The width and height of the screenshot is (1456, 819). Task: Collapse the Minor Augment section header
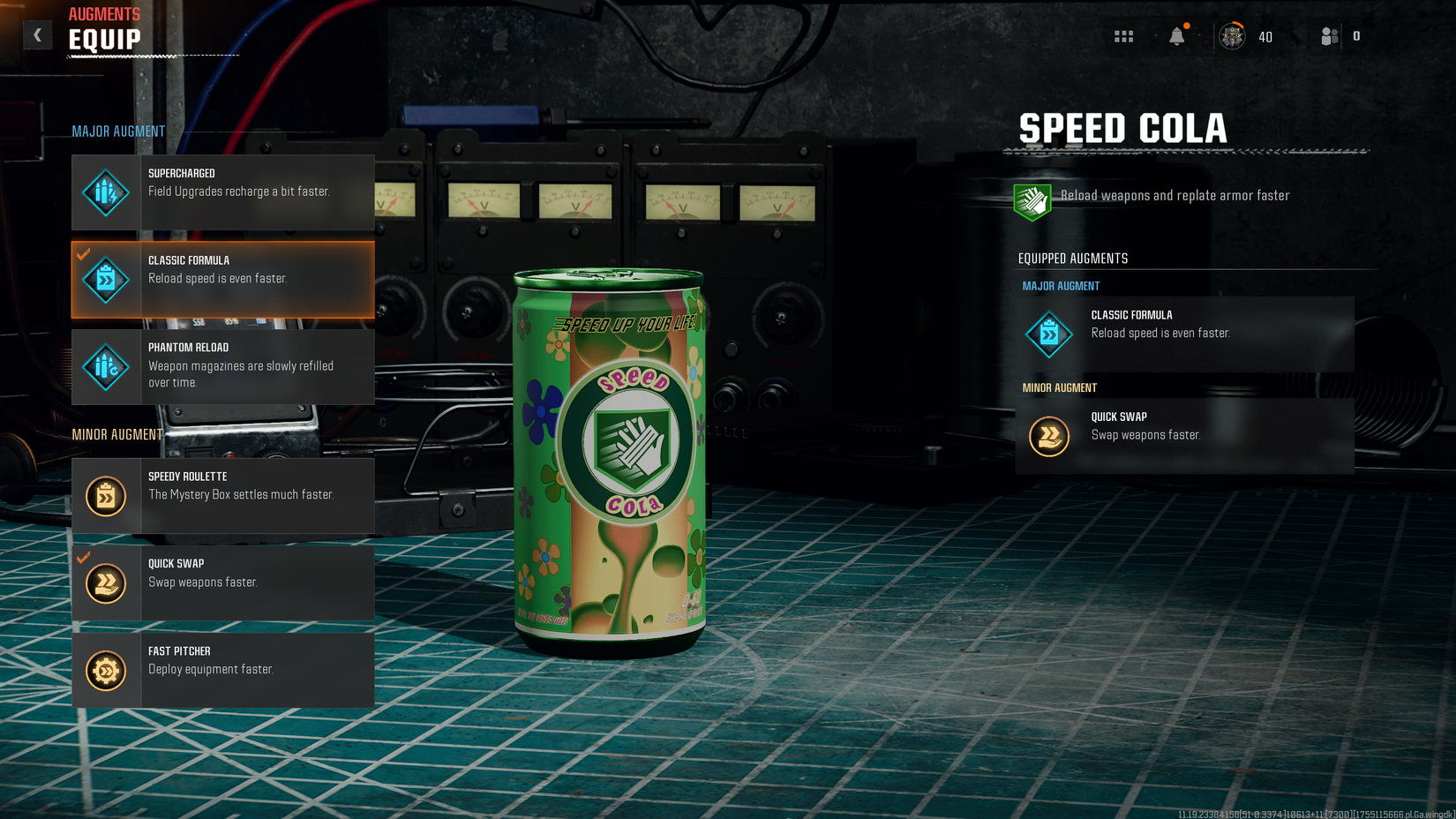(117, 433)
